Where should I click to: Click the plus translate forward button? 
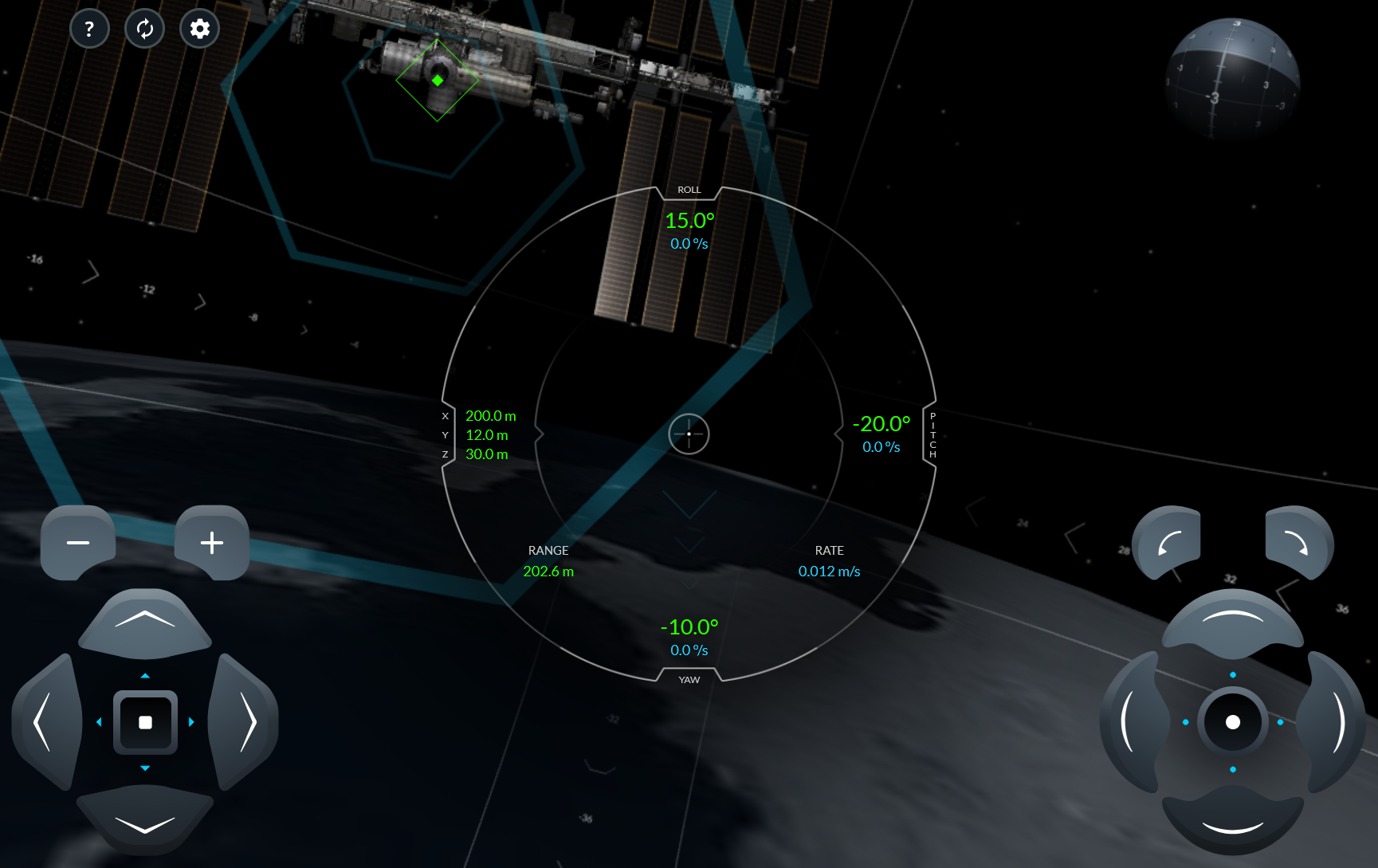click(x=212, y=543)
